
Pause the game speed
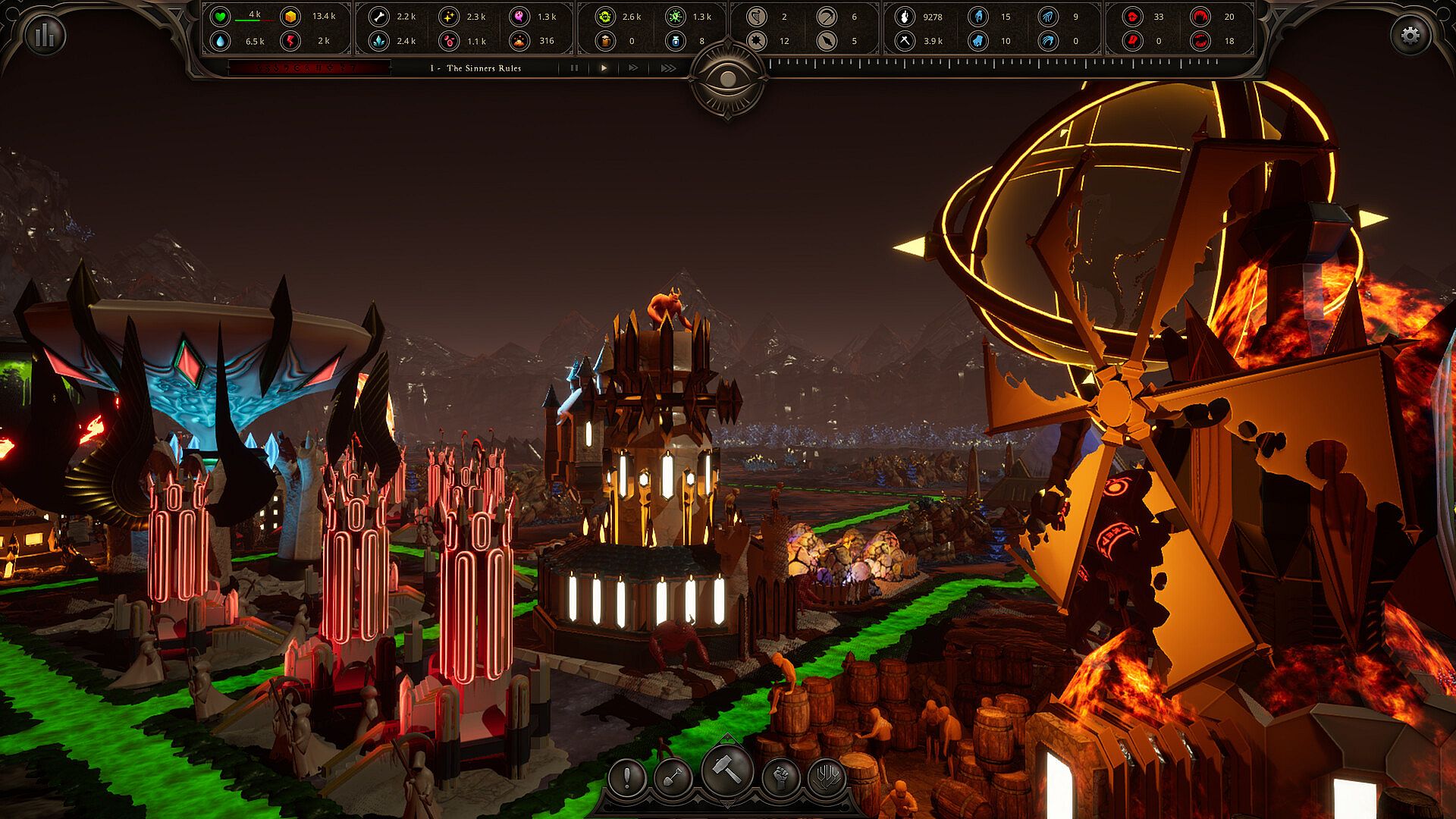[574, 68]
